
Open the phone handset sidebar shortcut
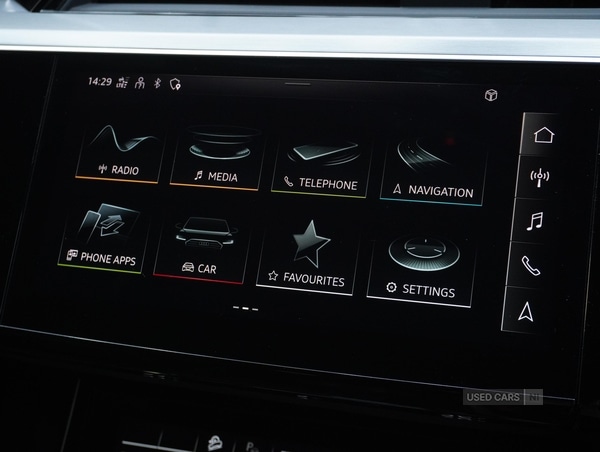pos(532,266)
